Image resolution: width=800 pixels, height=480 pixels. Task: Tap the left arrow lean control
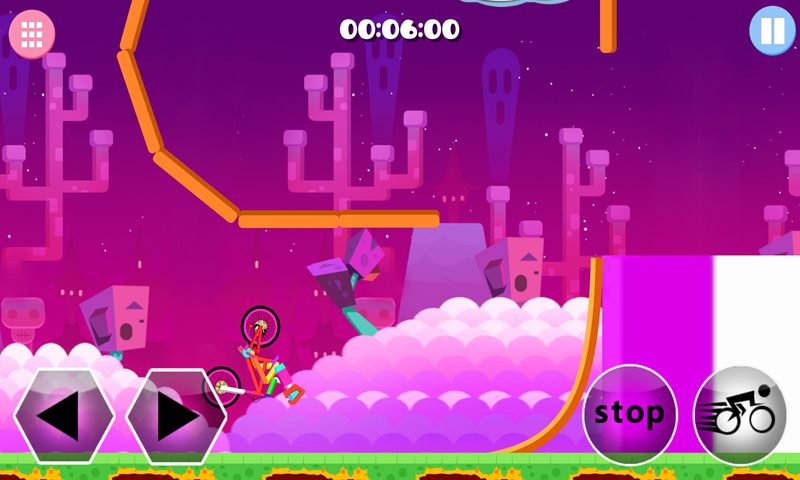tap(64, 416)
